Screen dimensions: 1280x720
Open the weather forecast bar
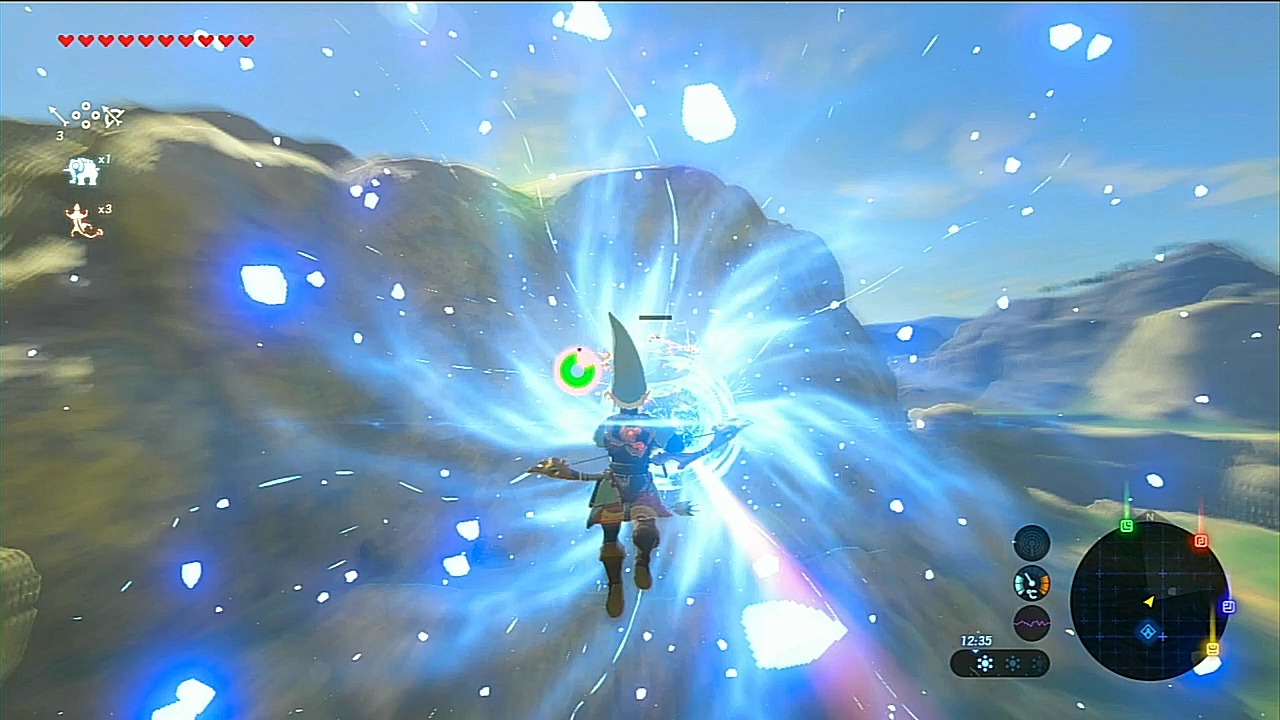click(999, 663)
